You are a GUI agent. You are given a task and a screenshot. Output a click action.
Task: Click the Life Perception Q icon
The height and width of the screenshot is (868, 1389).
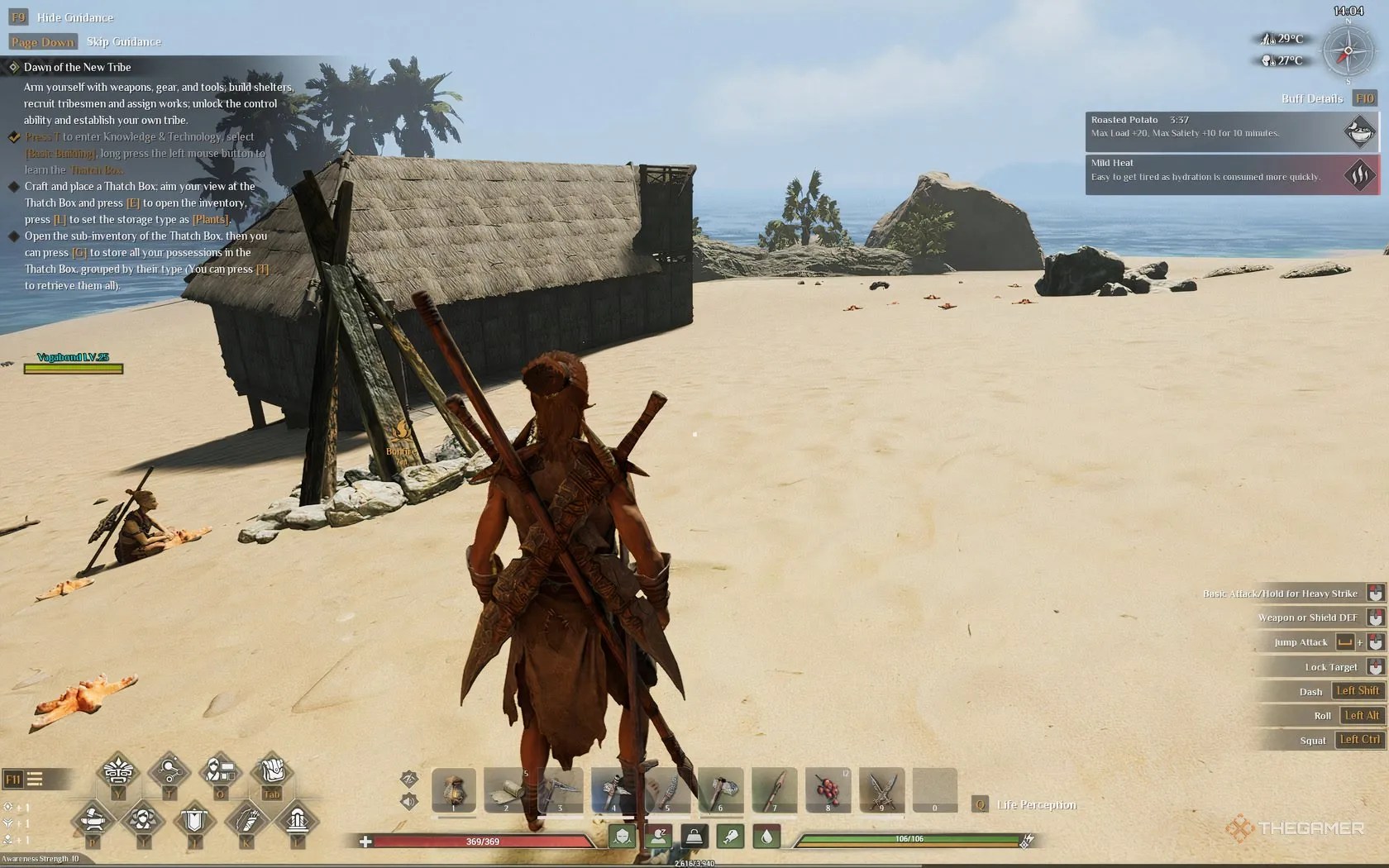click(981, 804)
